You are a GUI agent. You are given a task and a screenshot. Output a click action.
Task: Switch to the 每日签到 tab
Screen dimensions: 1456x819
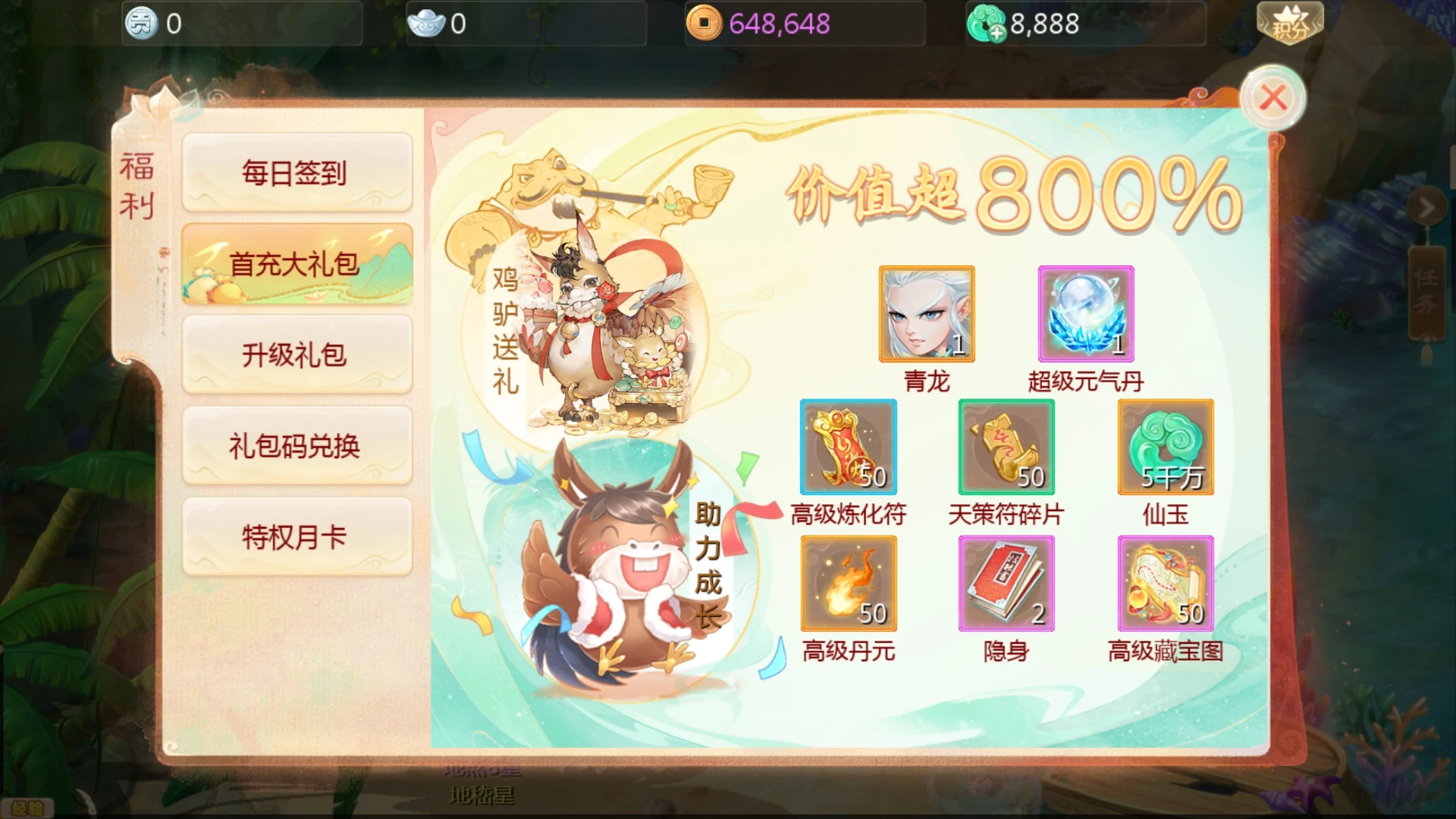[296, 173]
